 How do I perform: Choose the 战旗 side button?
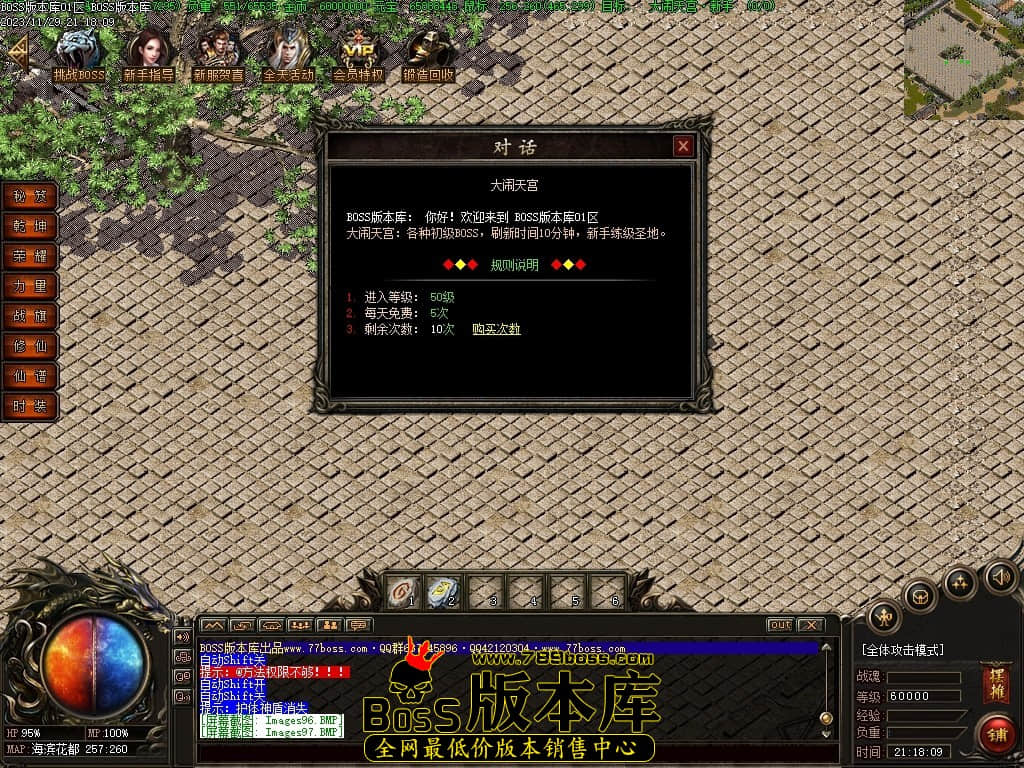click(30, 316)
